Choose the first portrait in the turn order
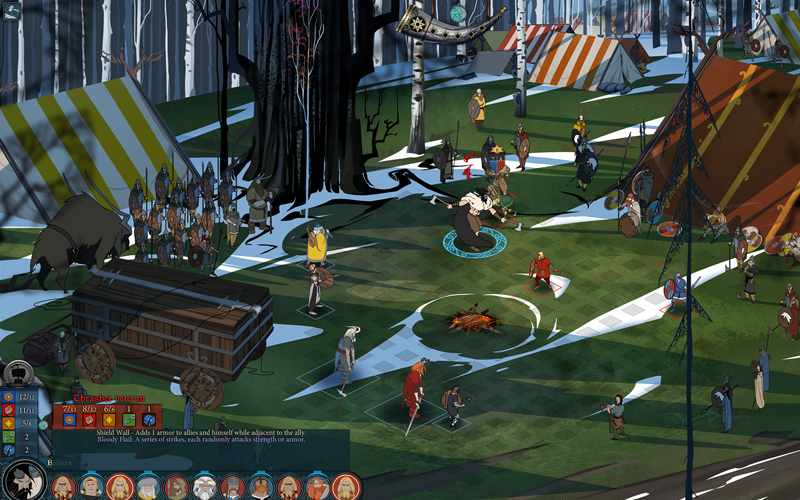The height and width of the screenshot is (500, 800). coord(63,487)
